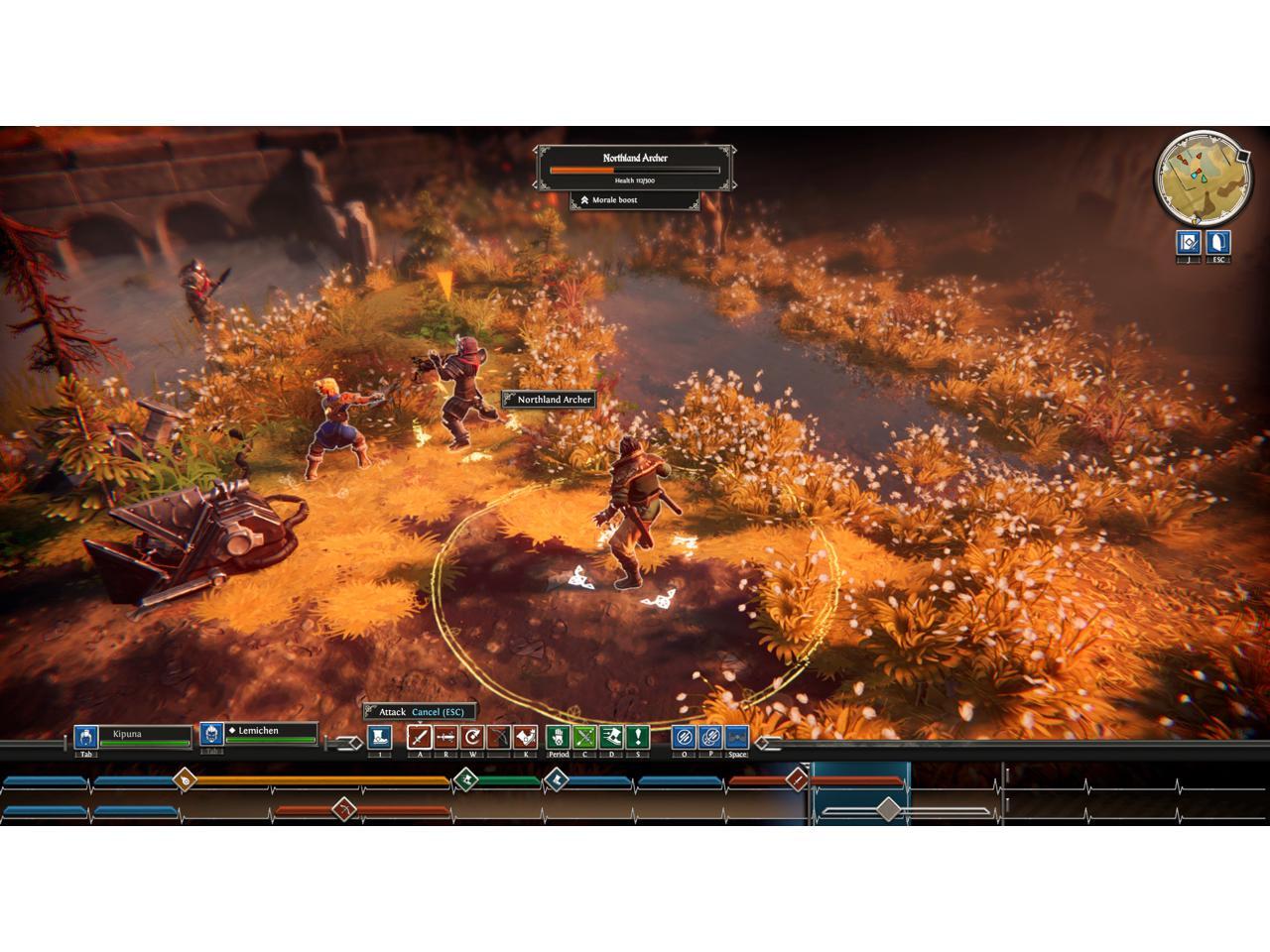Activate the green gauntlet hand ability

559,737
